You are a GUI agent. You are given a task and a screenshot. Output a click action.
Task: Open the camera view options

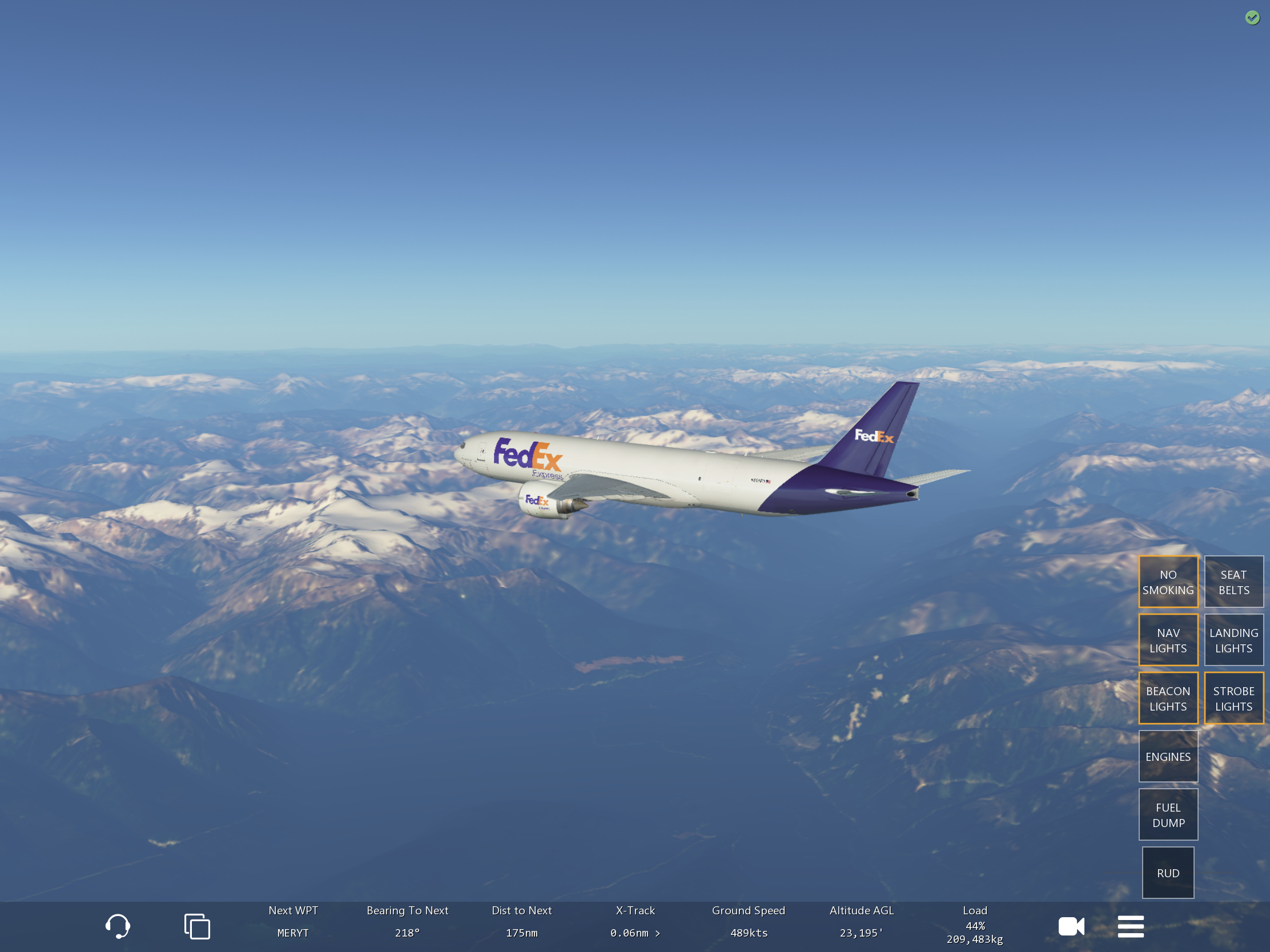pos(1071,926)
